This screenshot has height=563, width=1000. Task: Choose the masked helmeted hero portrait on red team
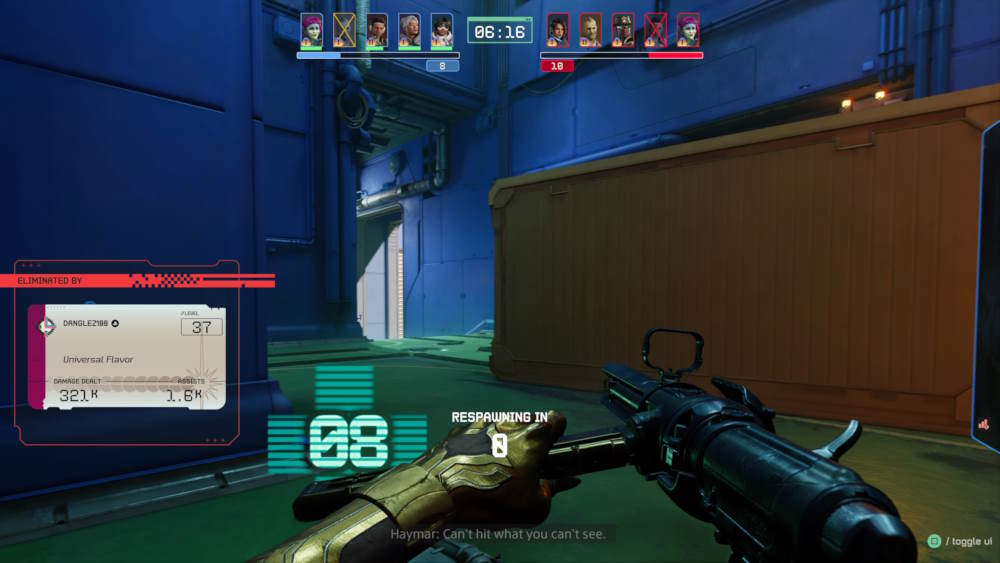pos(622,29)
